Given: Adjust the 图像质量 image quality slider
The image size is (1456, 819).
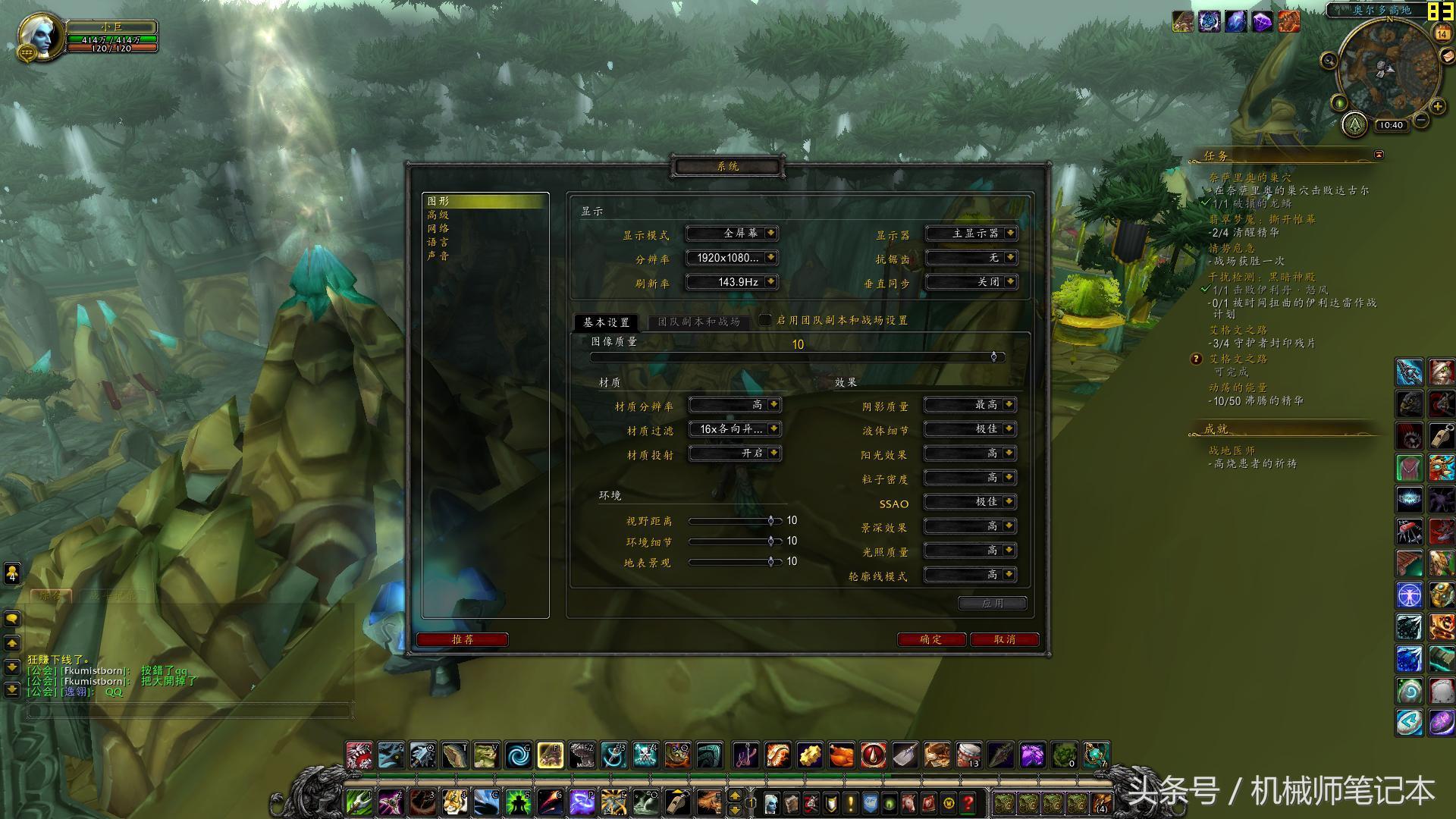Looking at the screenshot, I should click(x=993, y=356).
